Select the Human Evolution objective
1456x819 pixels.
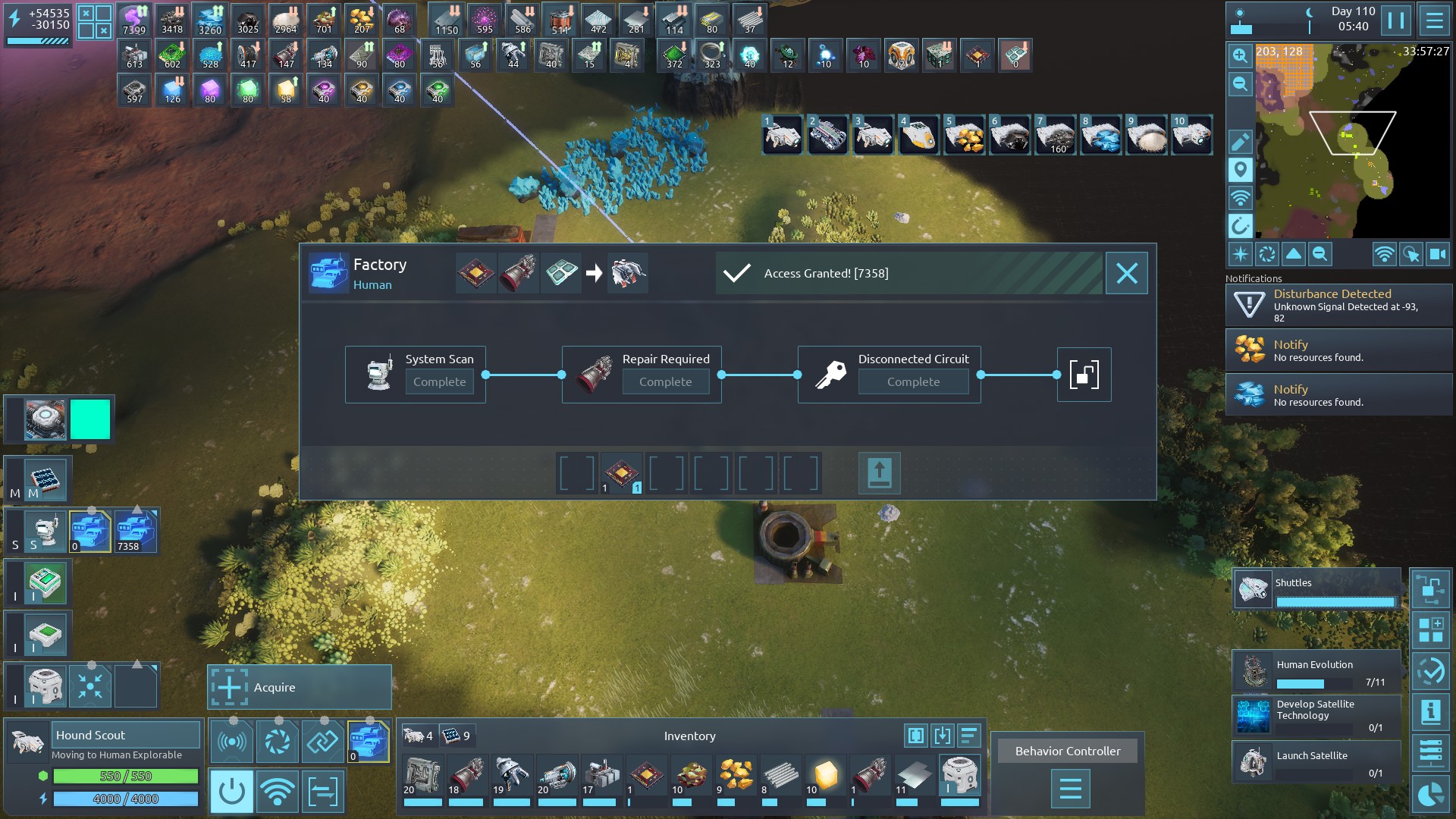click(1316, 671)
